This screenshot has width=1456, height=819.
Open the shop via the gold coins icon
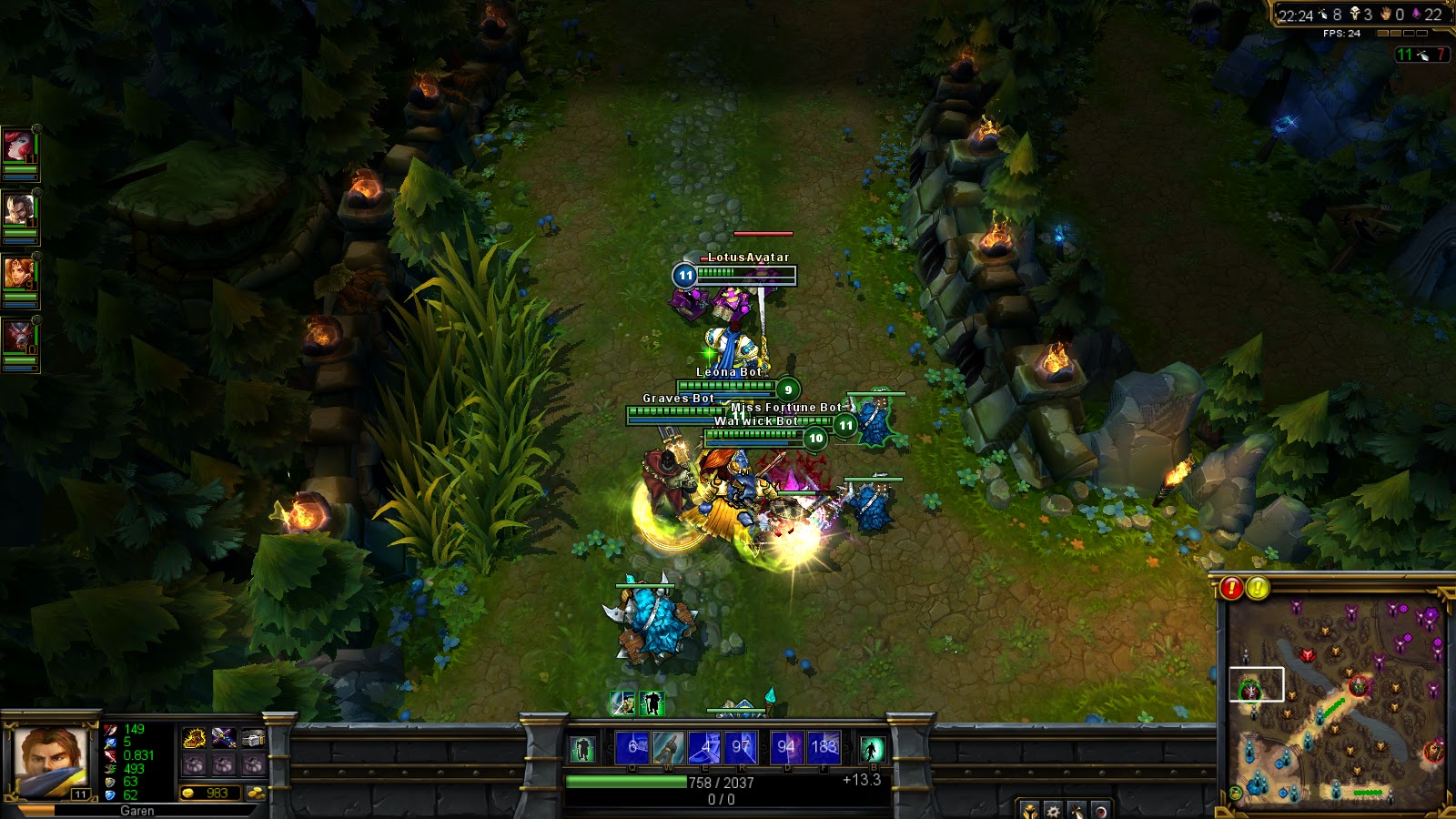click(258, 793)
